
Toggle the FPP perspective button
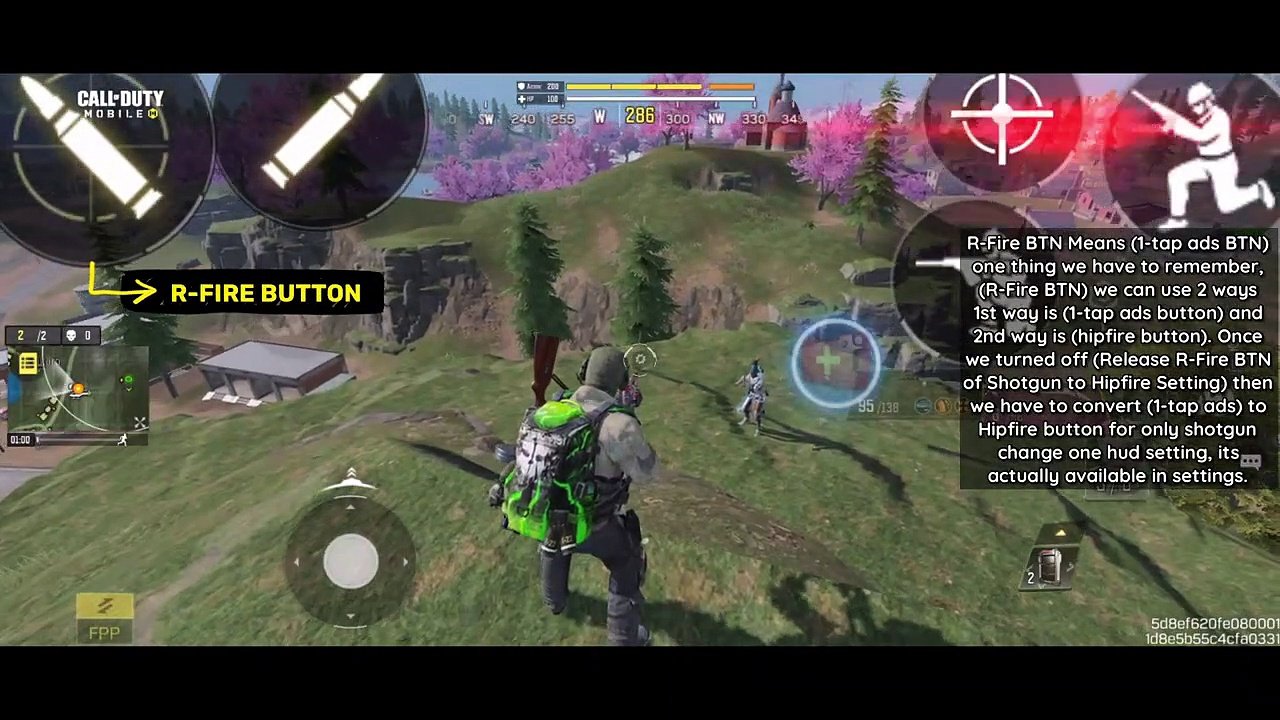click(x=104, y=616)
